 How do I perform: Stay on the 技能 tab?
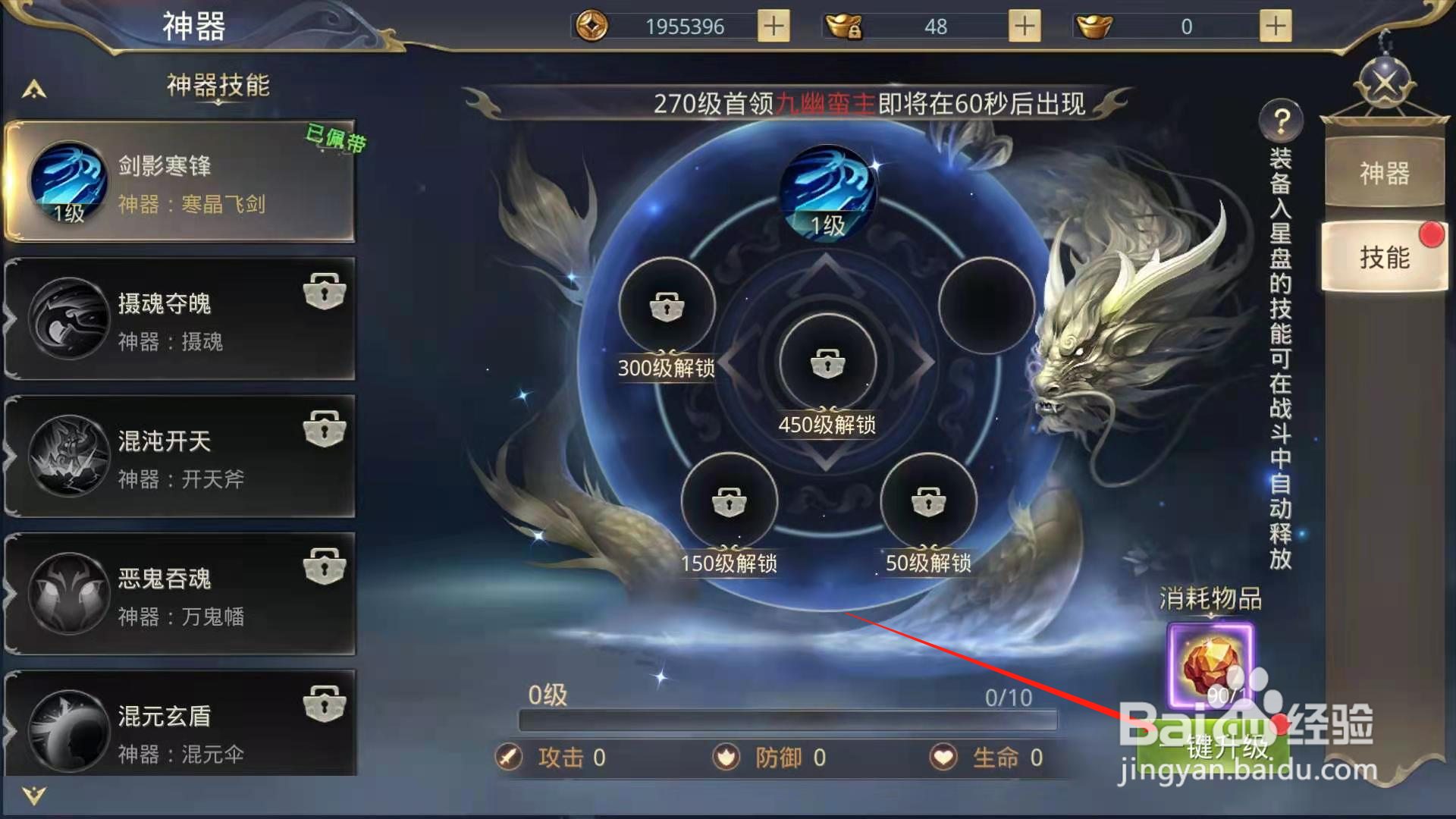[1385, 258]
